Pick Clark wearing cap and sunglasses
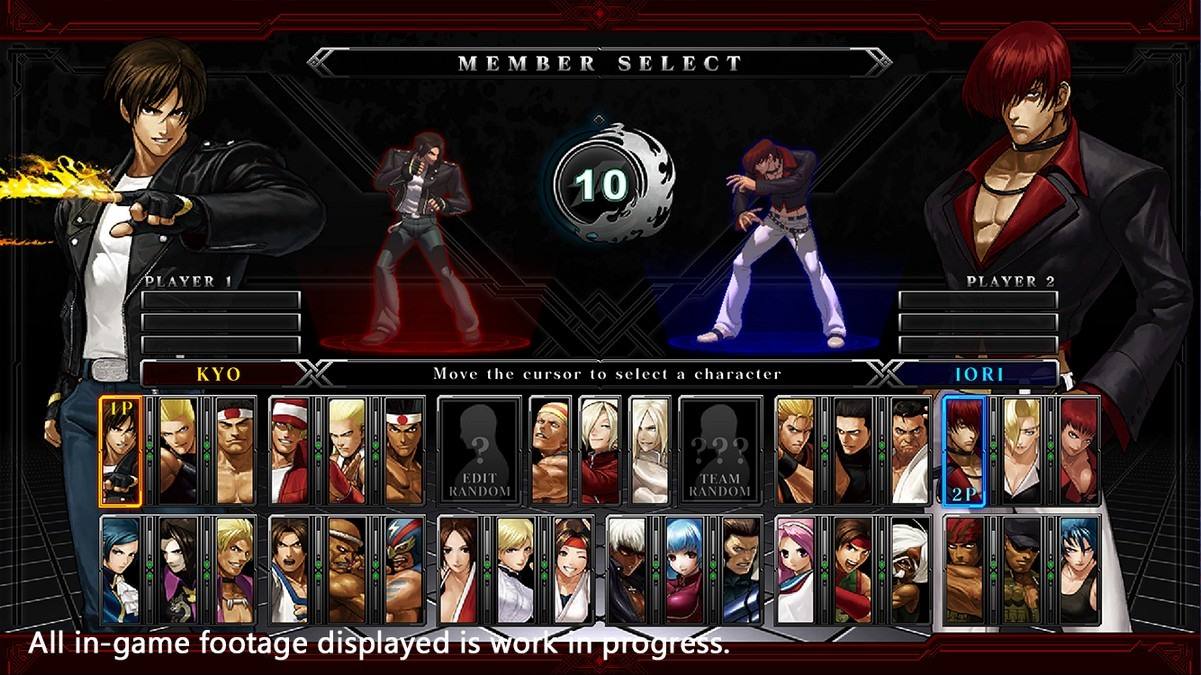The image size is (1201, 675). coord(1022,570)
